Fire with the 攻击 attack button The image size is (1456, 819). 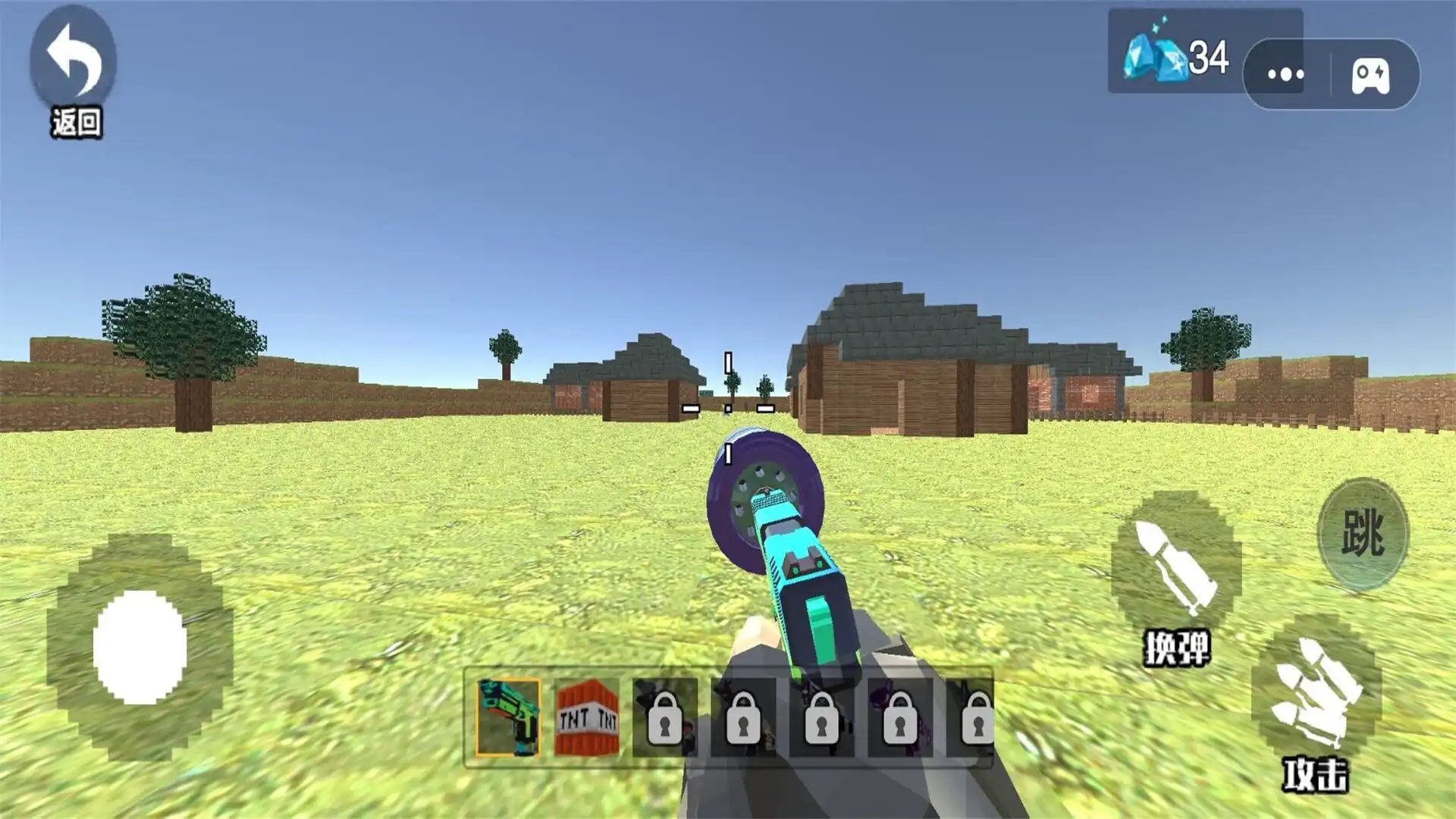(x=1316, y=692)
